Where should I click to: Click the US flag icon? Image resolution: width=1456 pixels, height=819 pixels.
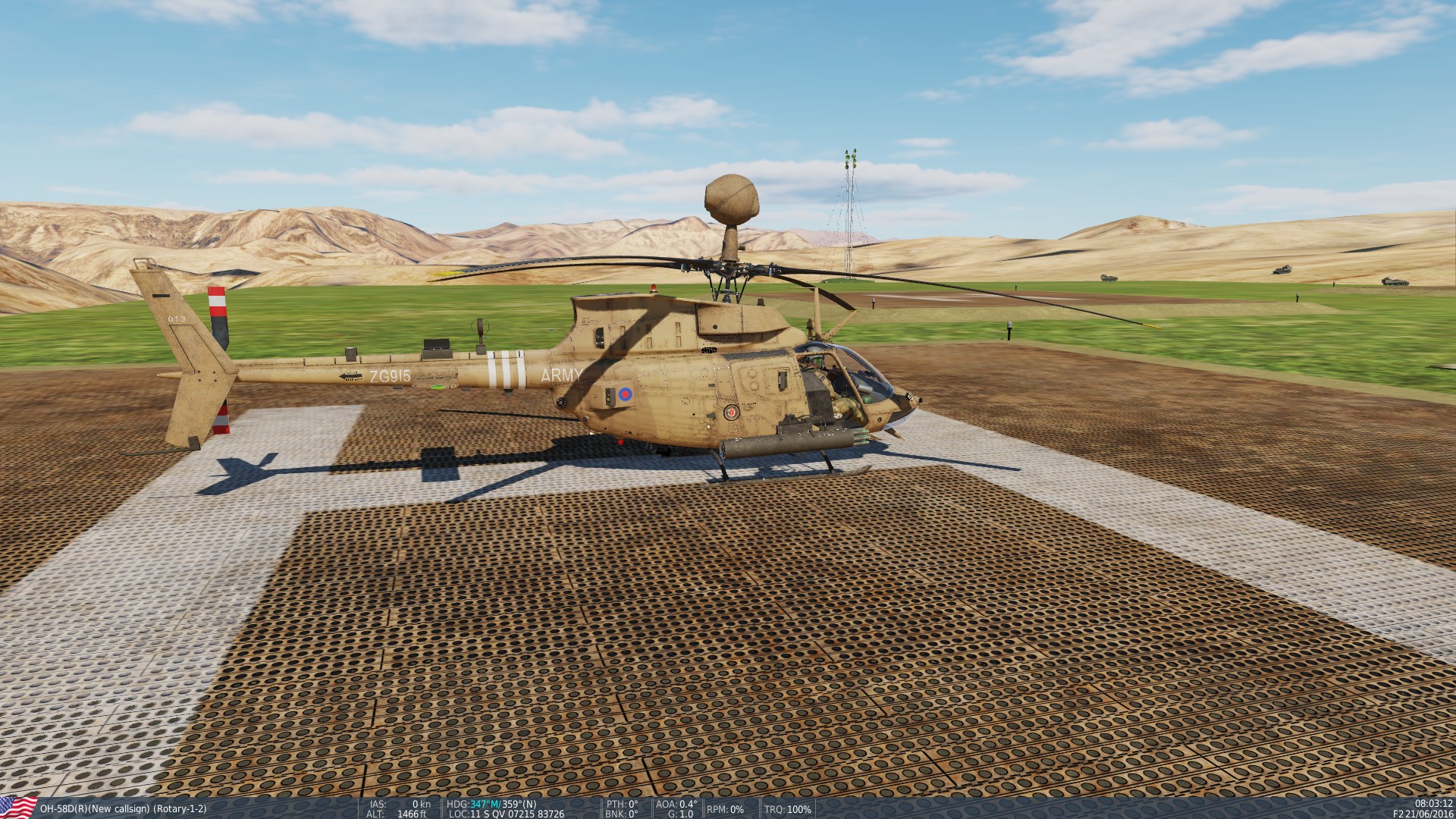pos(17,807)
